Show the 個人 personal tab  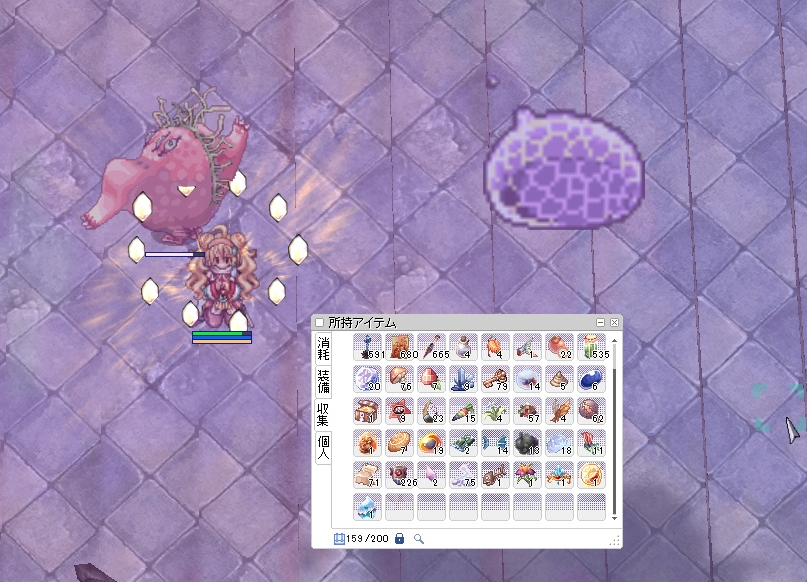click(x=323, y=447)
